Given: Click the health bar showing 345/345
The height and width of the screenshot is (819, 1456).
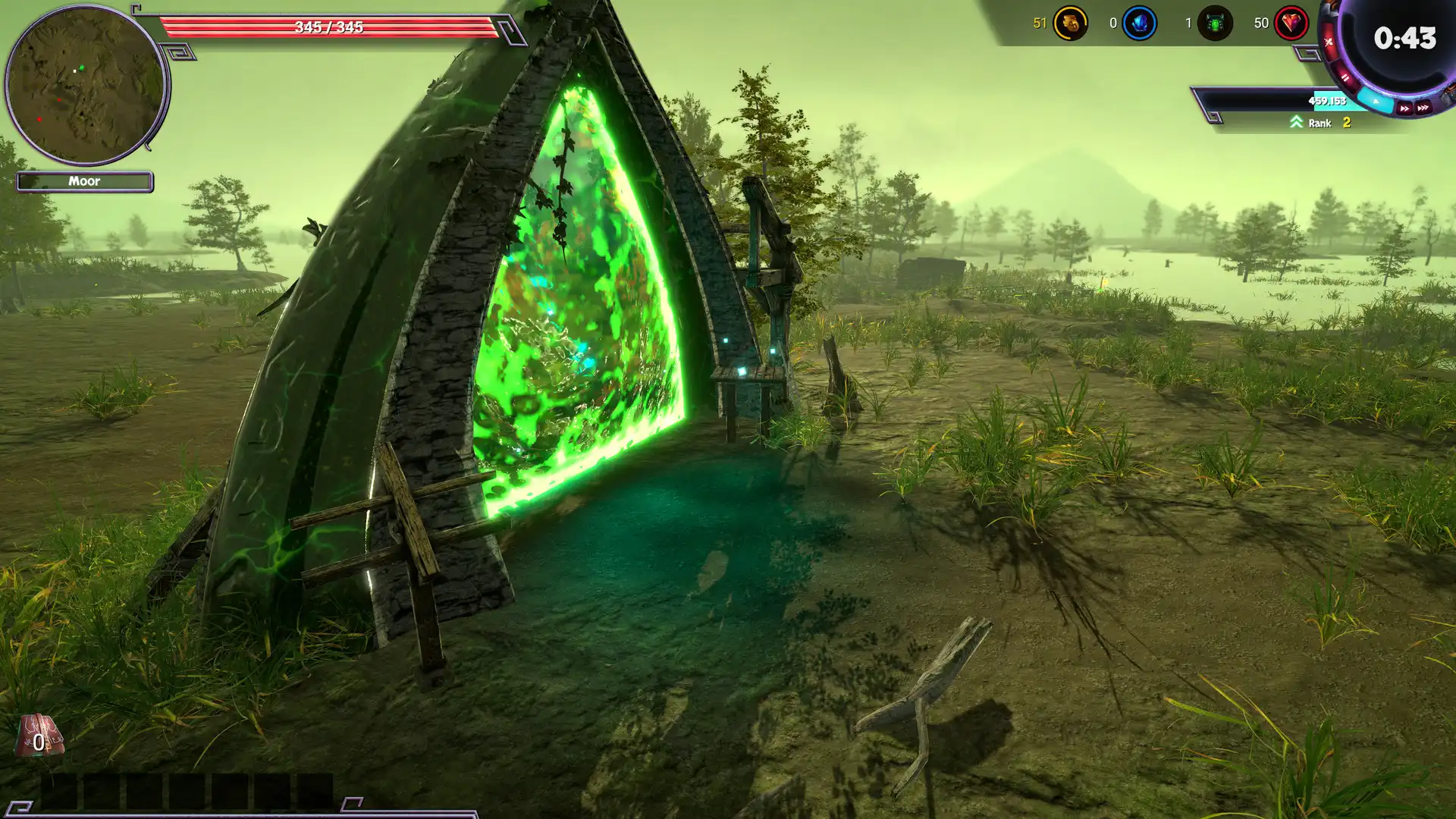Looking at the screenshot, I should [328, 27].
